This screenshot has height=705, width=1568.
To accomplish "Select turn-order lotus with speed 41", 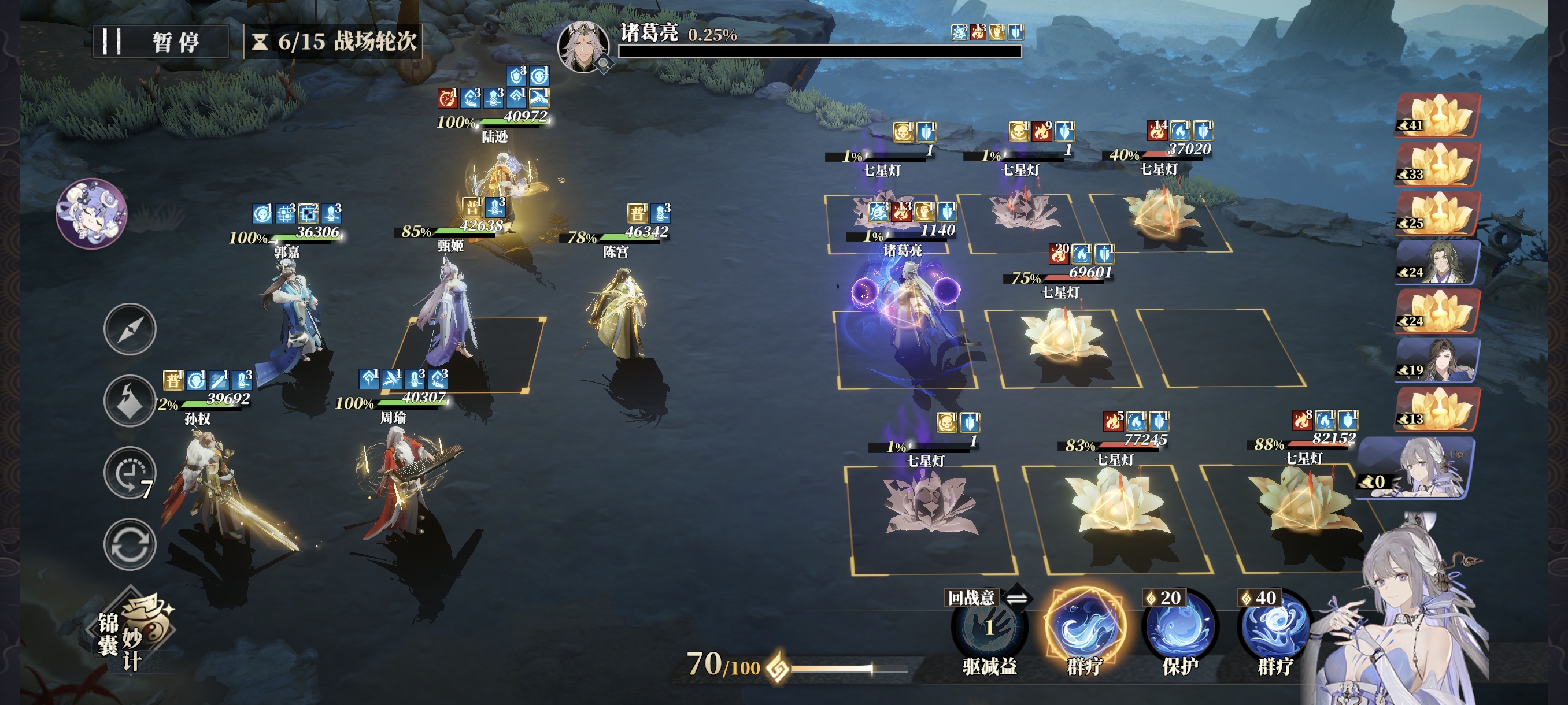I will click(1437, 115).
